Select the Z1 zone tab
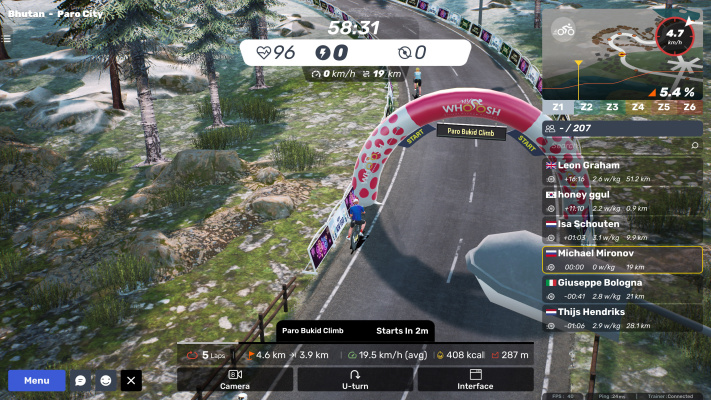 (x=558, y=107)
